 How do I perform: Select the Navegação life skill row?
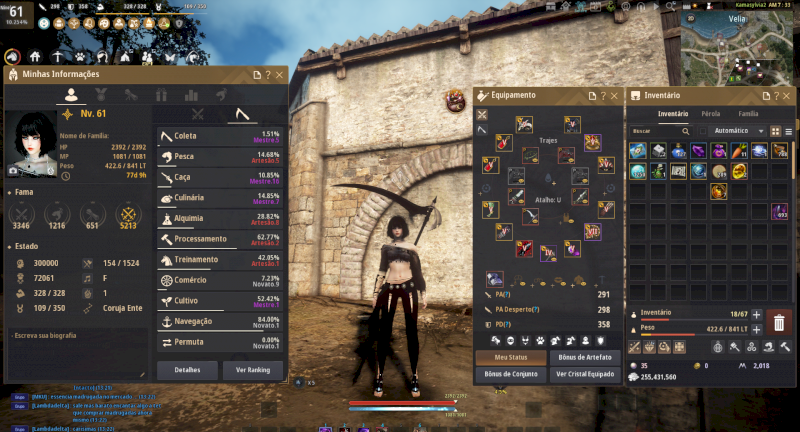pyautogui.click(x=220, y=322)
